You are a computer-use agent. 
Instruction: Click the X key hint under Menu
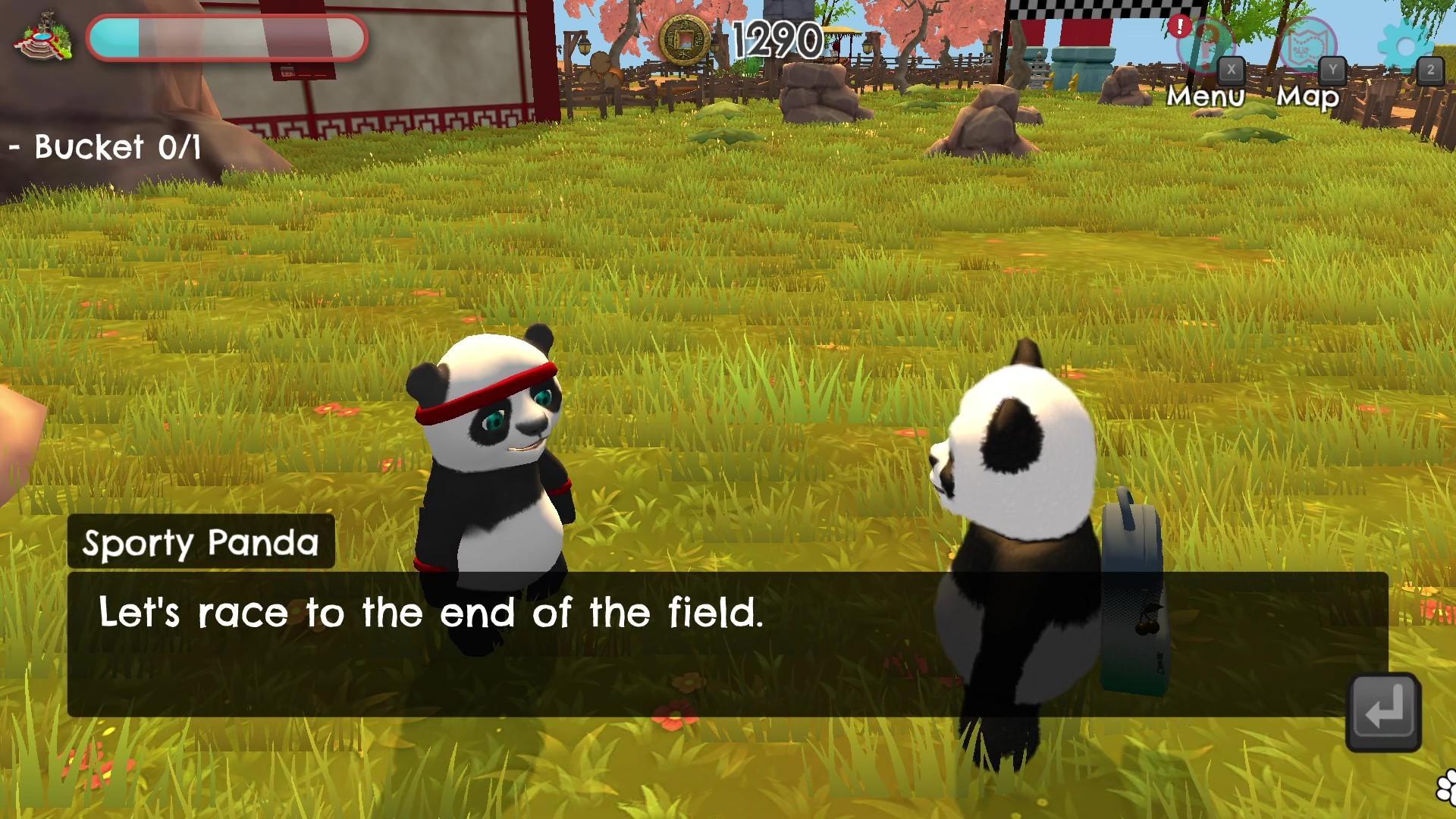click(1232, 71)
